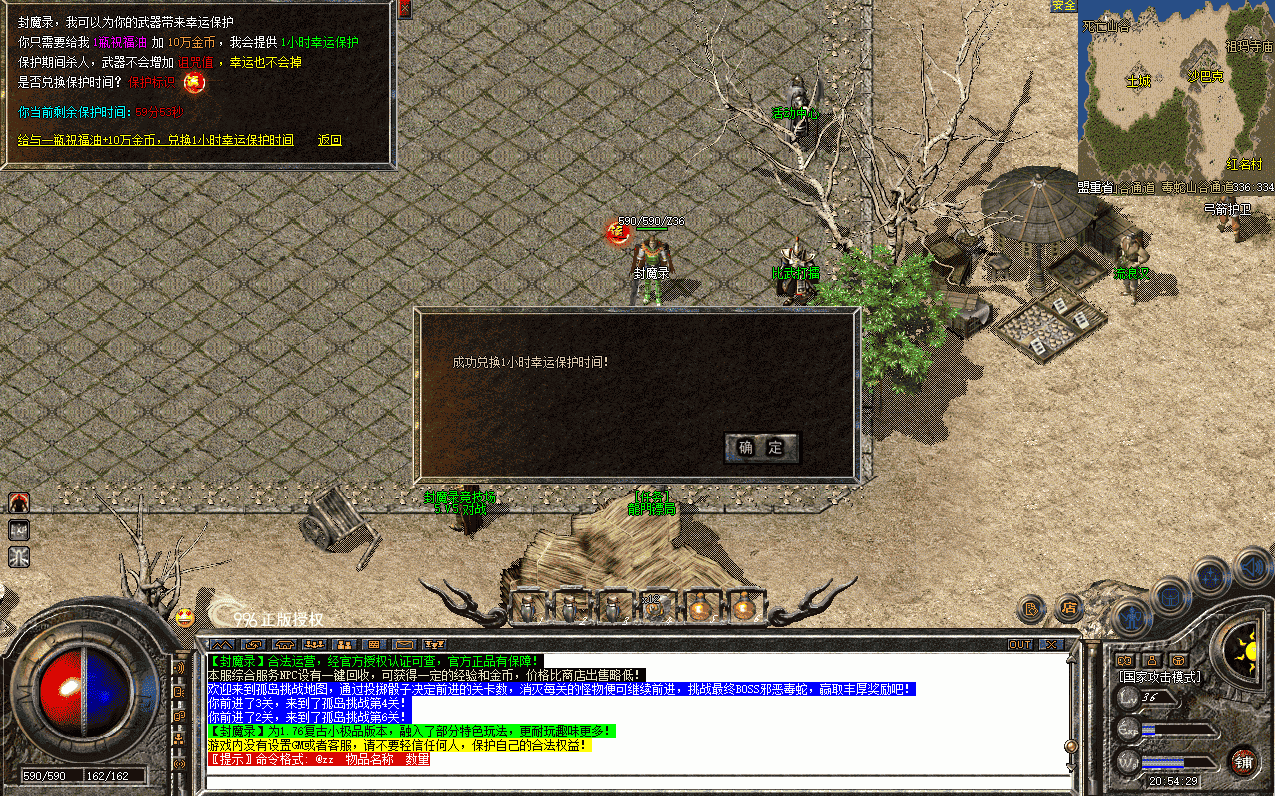Open the envelope mail icon above chat
The width and height of the screenshot is (1275, 796).
point(404,645)
